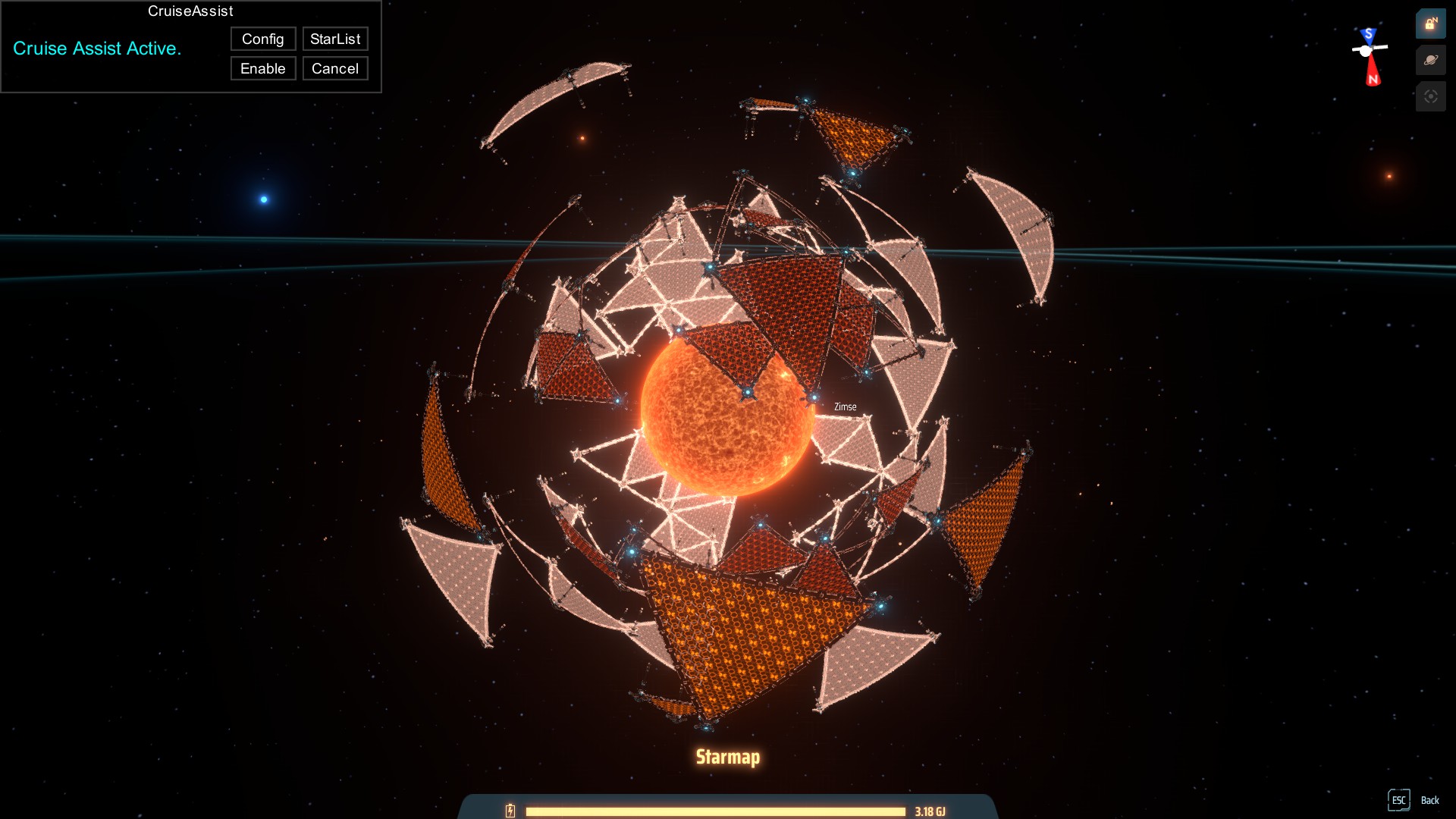The height and width of the screenshot is (819, 1456).
Task: Click the 3.18 GJ energy bar
Action: click(717, 810)
